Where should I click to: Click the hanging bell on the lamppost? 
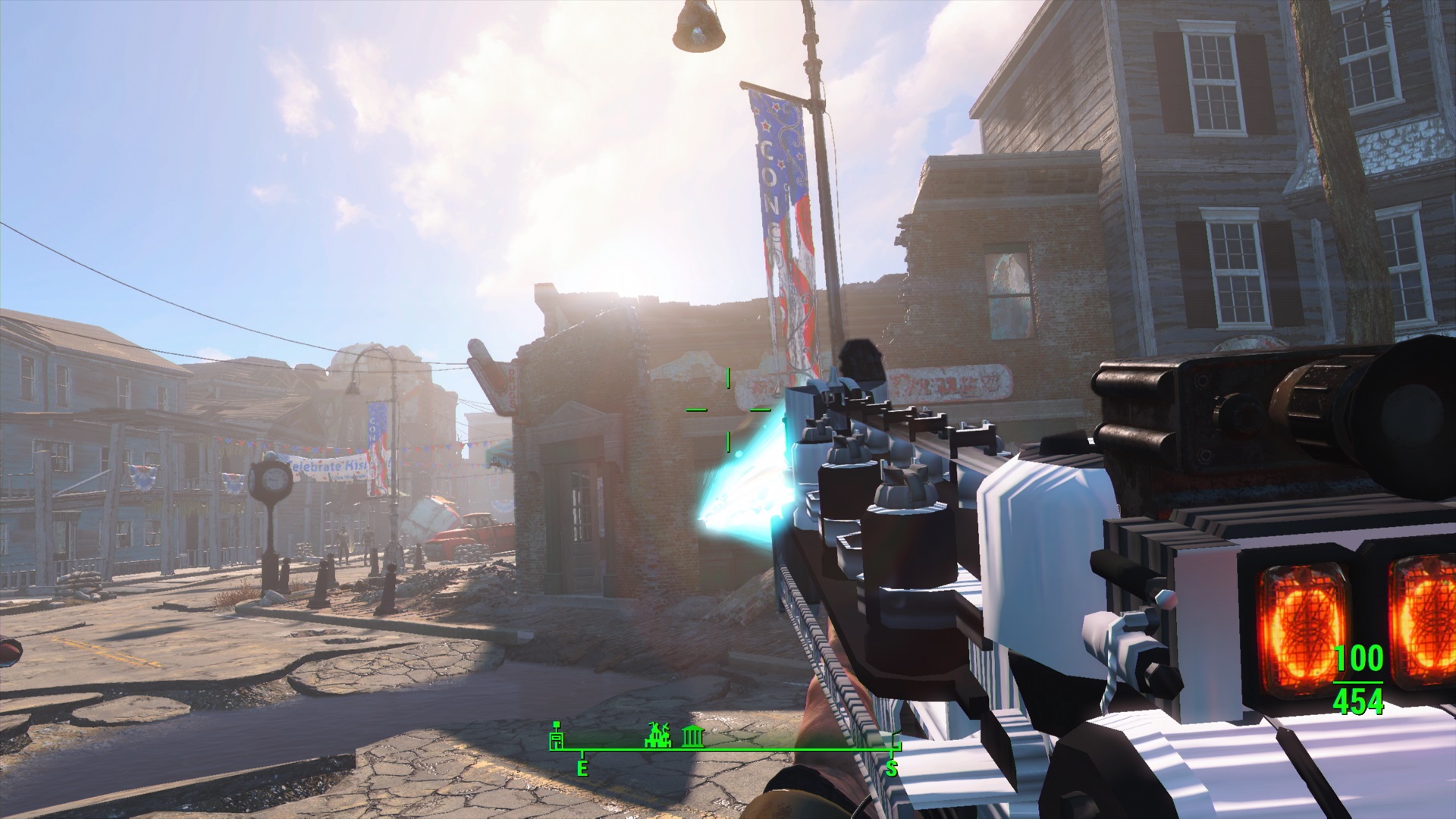click(x=699, y=27)
